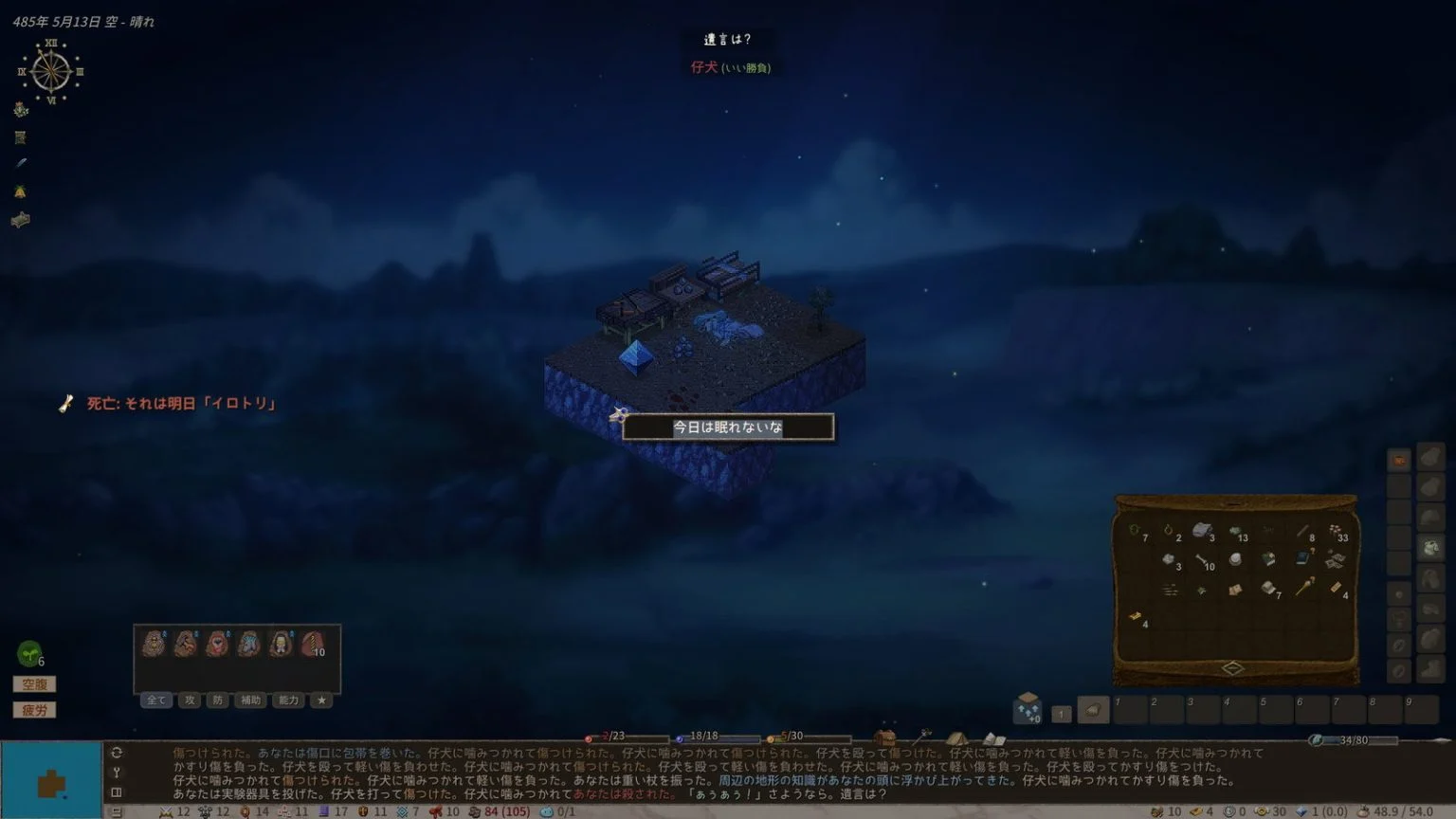Click the compass clock widget
1456x819 pixels.
50,72
